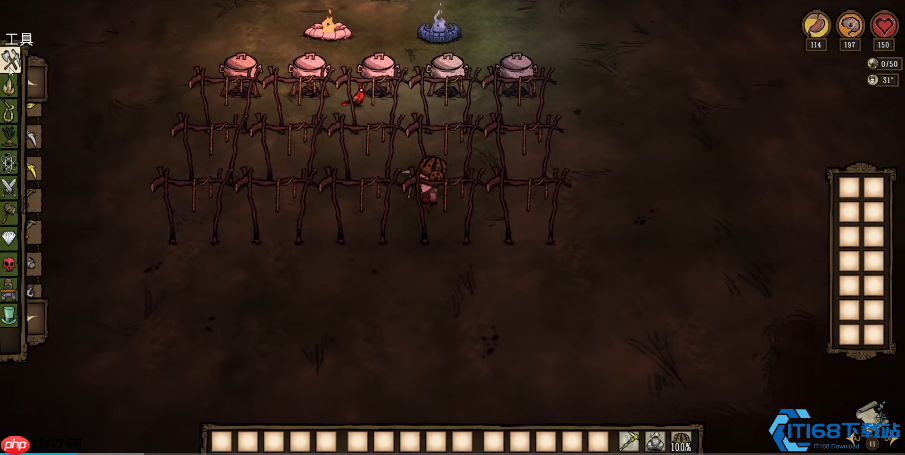905x455 pixels.
Task: Switch to the Survival rope-trap tab
Action: pyautogui.click(x=10, y=111)
